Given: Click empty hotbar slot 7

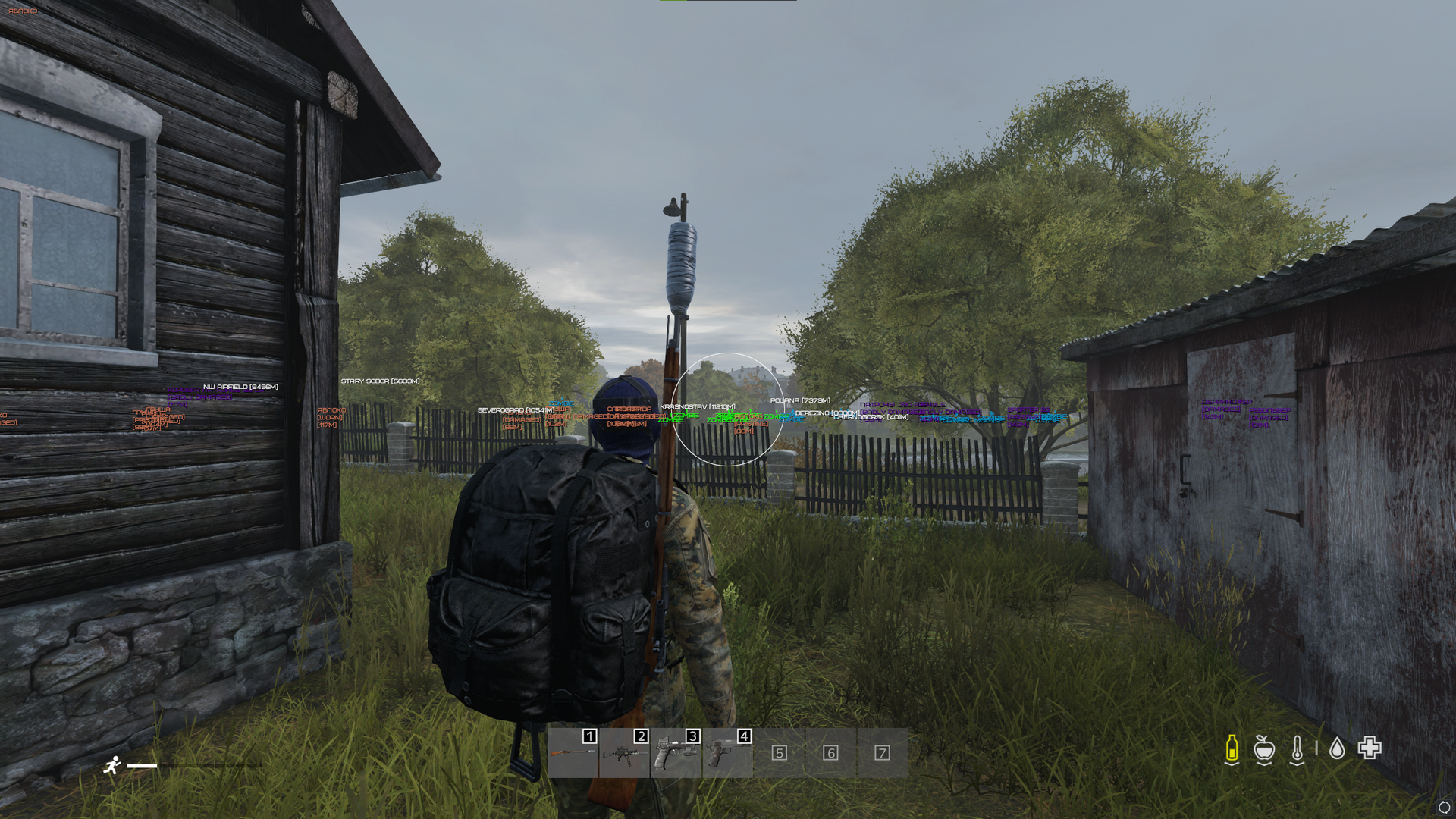Looking at the screenshot, I should [x=882, y=752].
